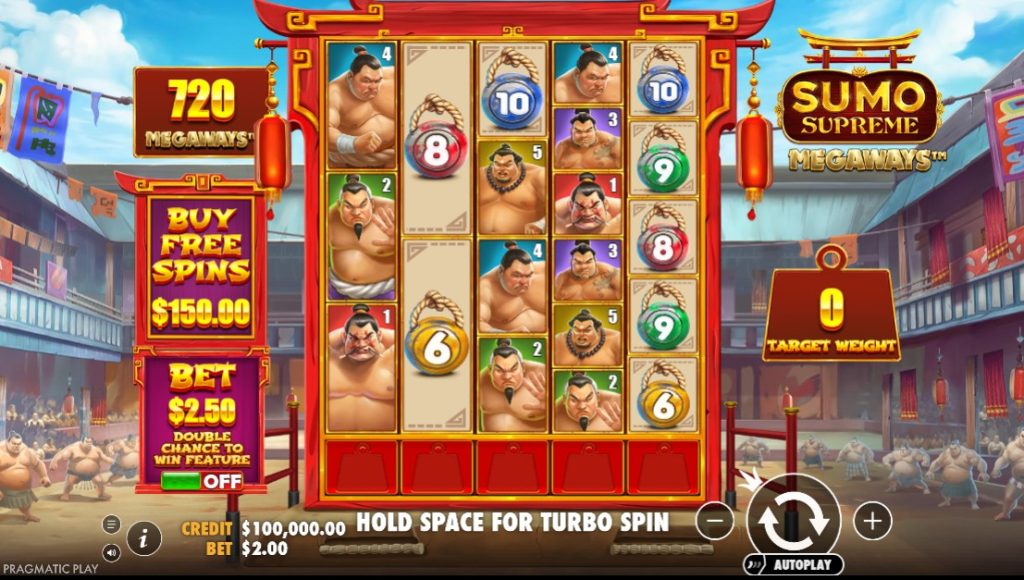
Task: Open the hamburger settings menu
Action: coord(111,524)
